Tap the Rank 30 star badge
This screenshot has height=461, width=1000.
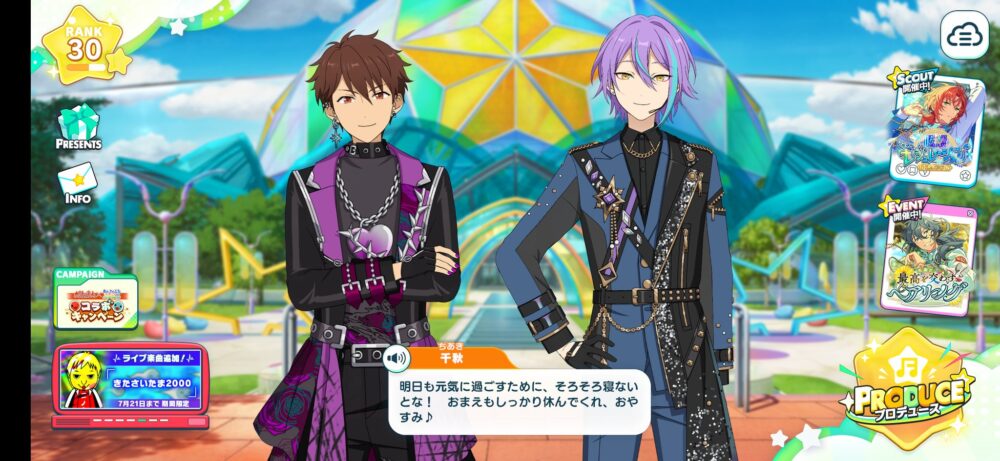tap(86, 44)
